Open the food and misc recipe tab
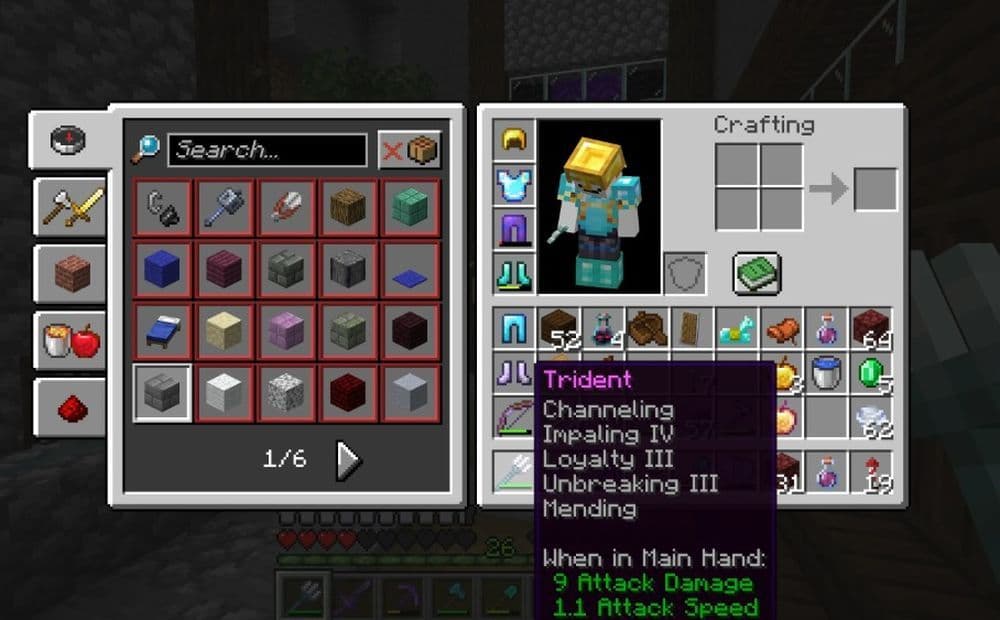This screenshot has height=620, width=1000. [71, 340]
